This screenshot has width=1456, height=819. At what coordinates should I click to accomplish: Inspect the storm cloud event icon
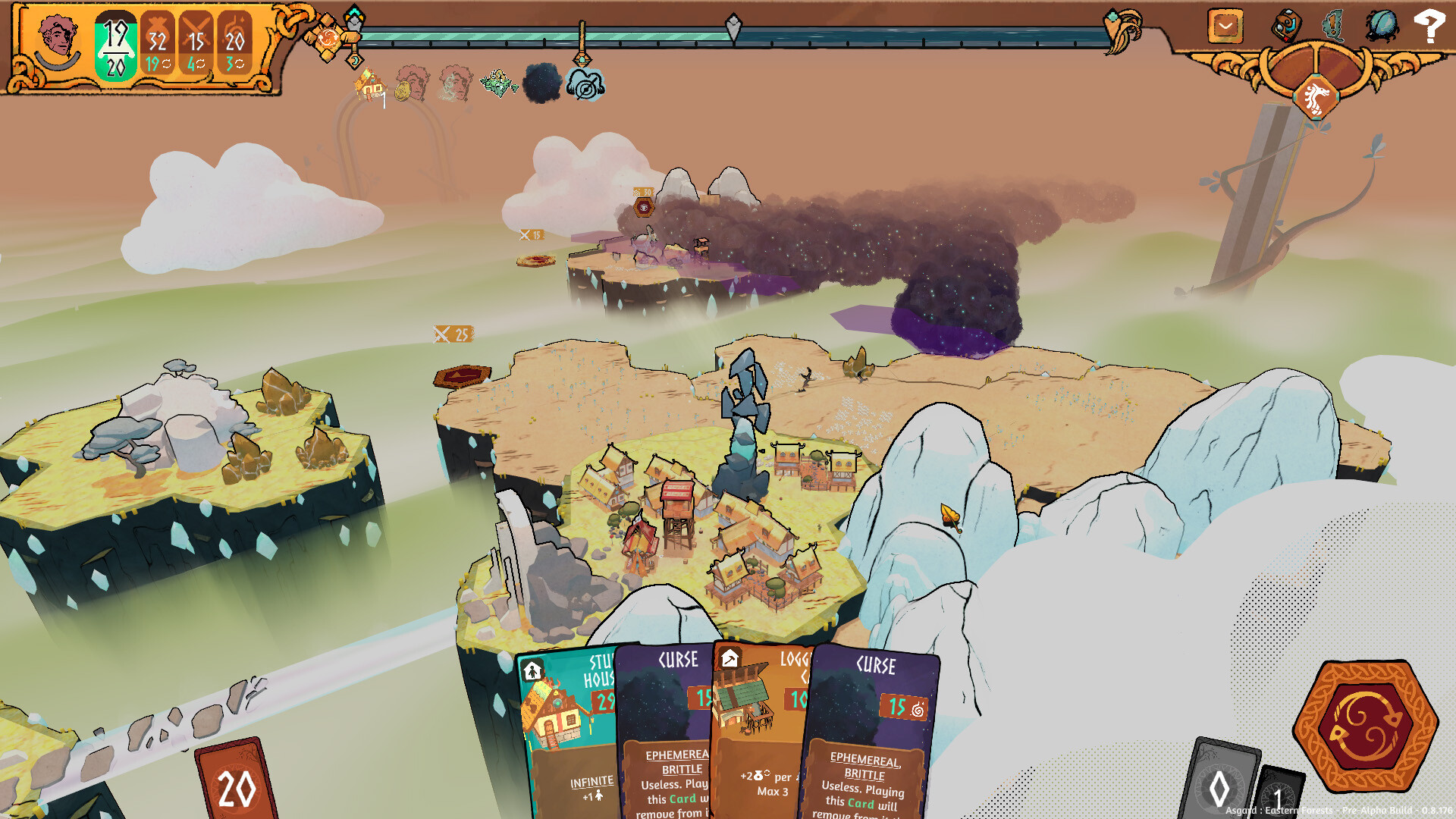coord(585,85)
